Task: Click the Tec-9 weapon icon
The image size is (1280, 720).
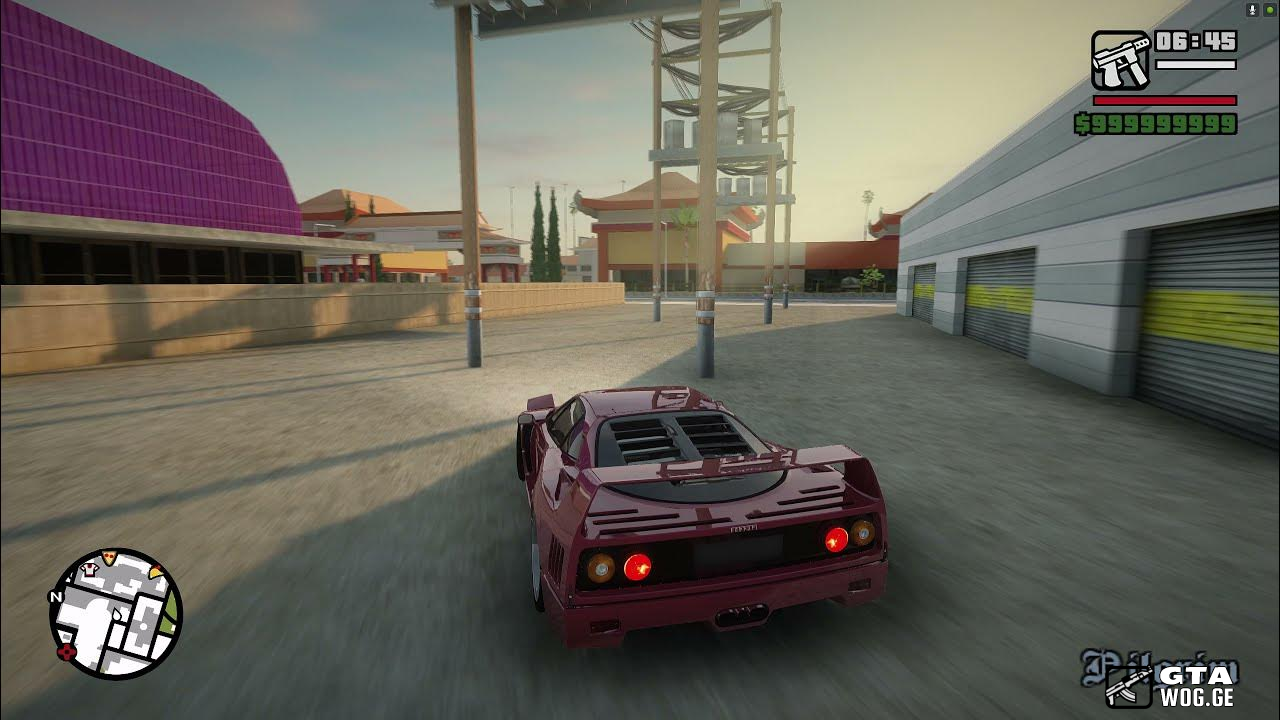Action: [1120, 61]
